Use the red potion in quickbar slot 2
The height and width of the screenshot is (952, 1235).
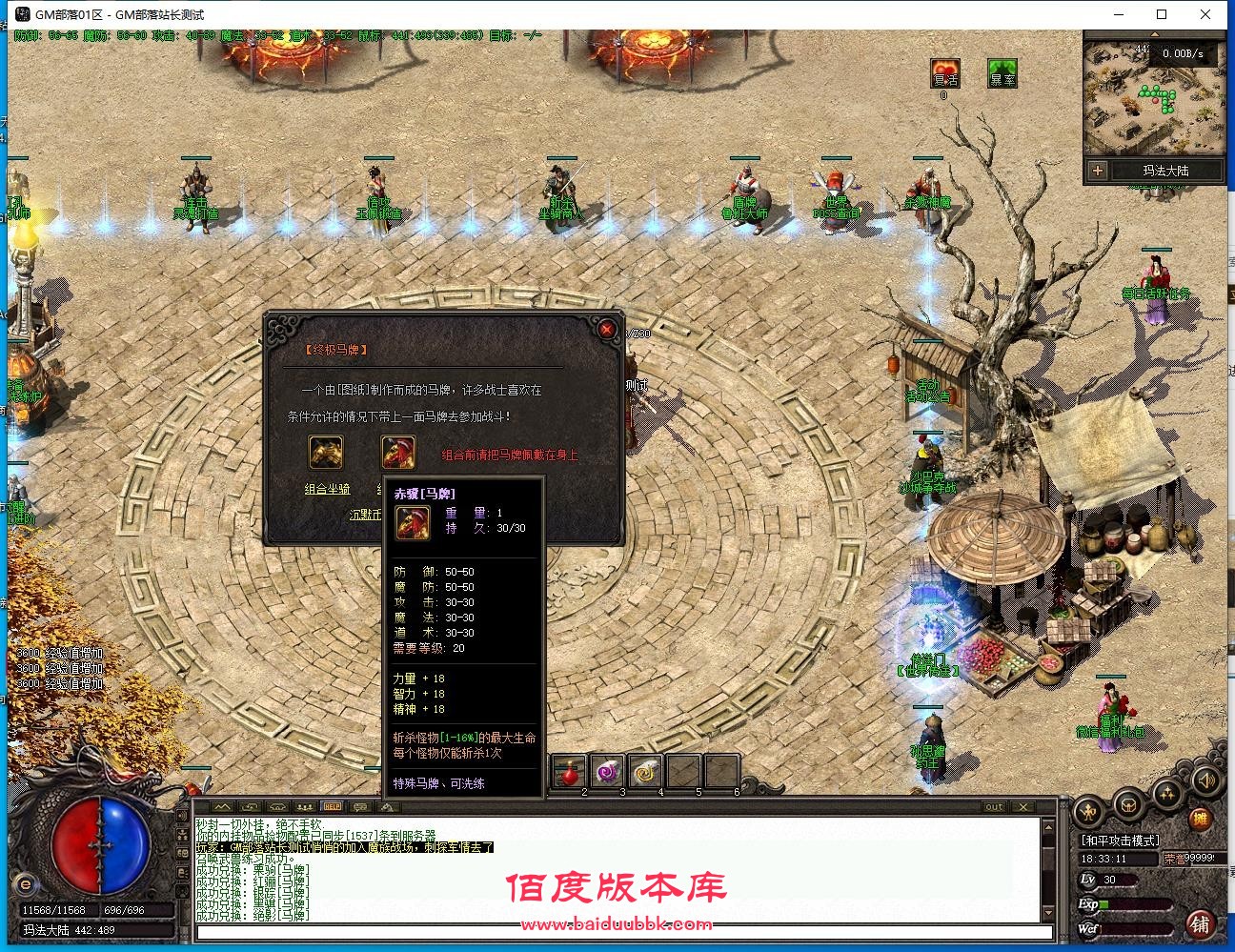(572, 774)
